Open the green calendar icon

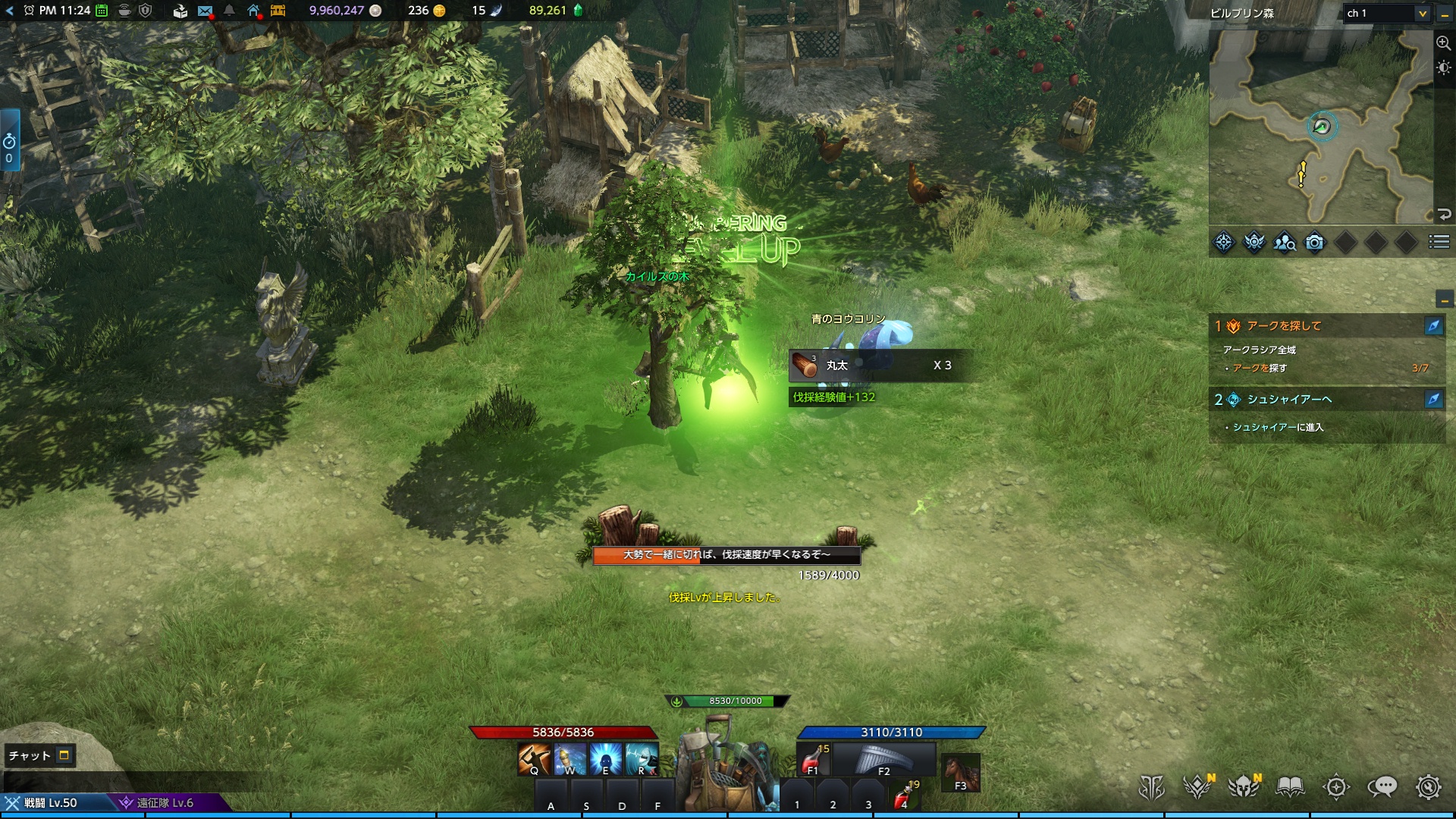(102, 11)
